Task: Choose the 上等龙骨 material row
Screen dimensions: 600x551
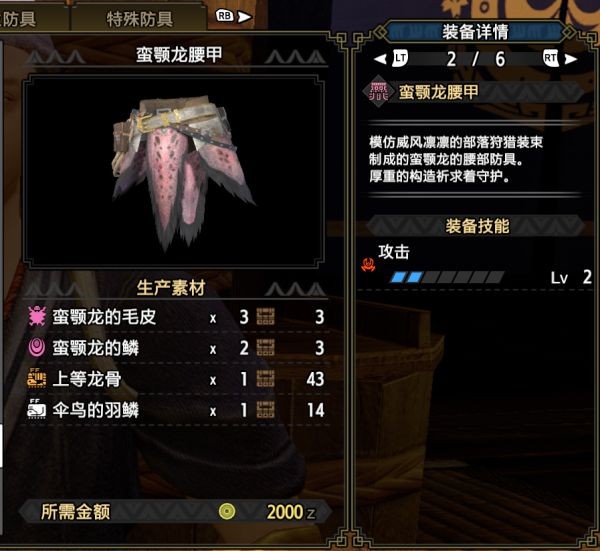Action: point(175,379)
